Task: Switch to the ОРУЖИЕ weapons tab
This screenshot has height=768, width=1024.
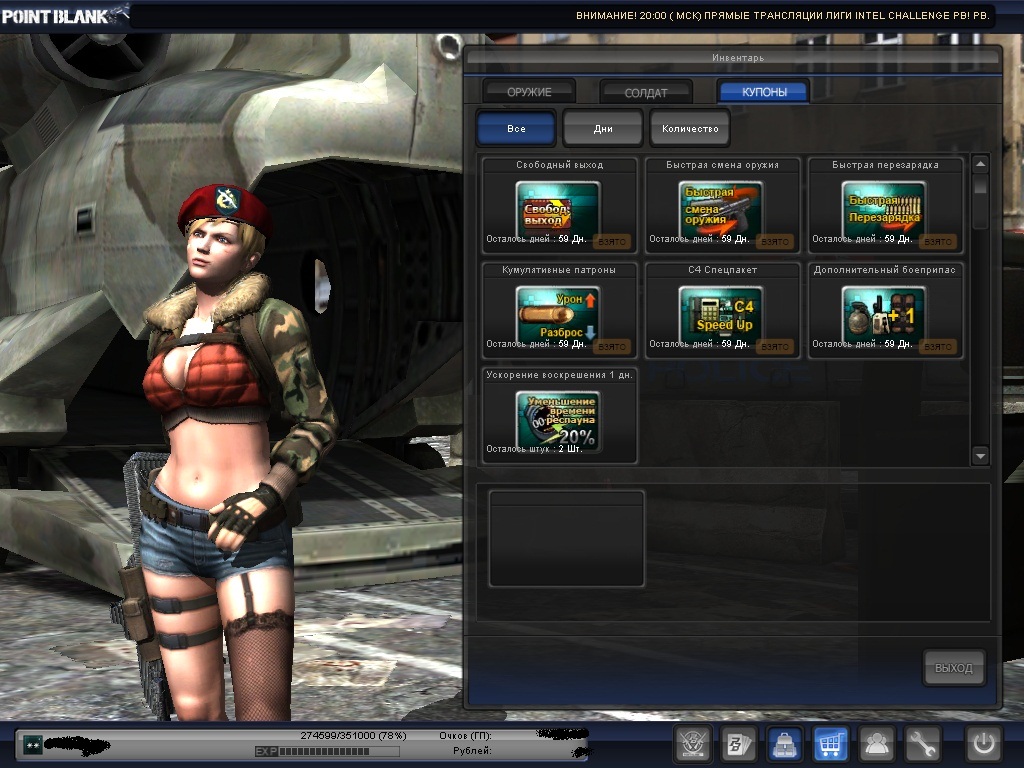Action: tap(529, 92)
